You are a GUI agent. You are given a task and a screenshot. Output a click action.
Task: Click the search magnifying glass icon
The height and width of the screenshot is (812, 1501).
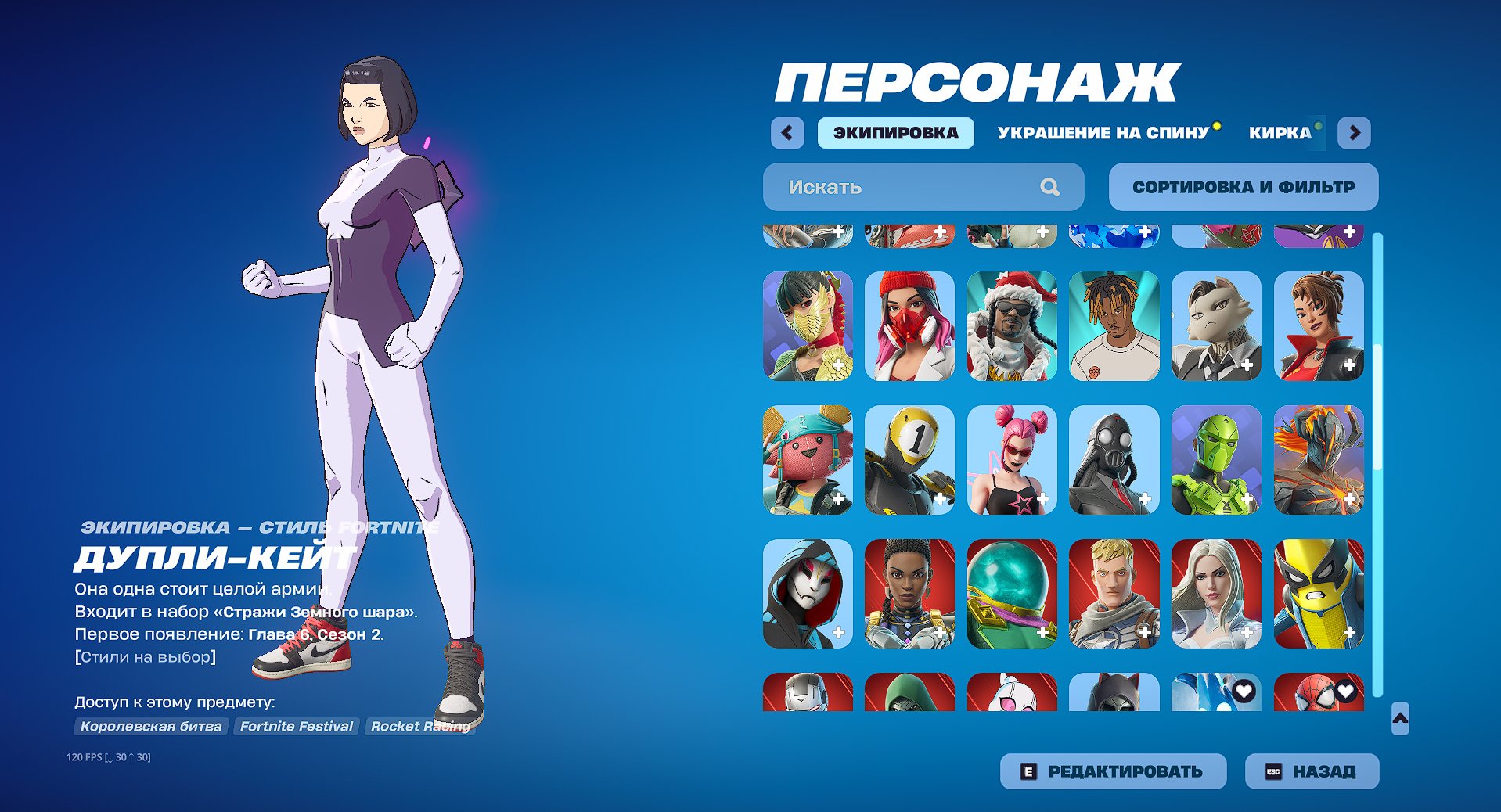click(1051, 187)
